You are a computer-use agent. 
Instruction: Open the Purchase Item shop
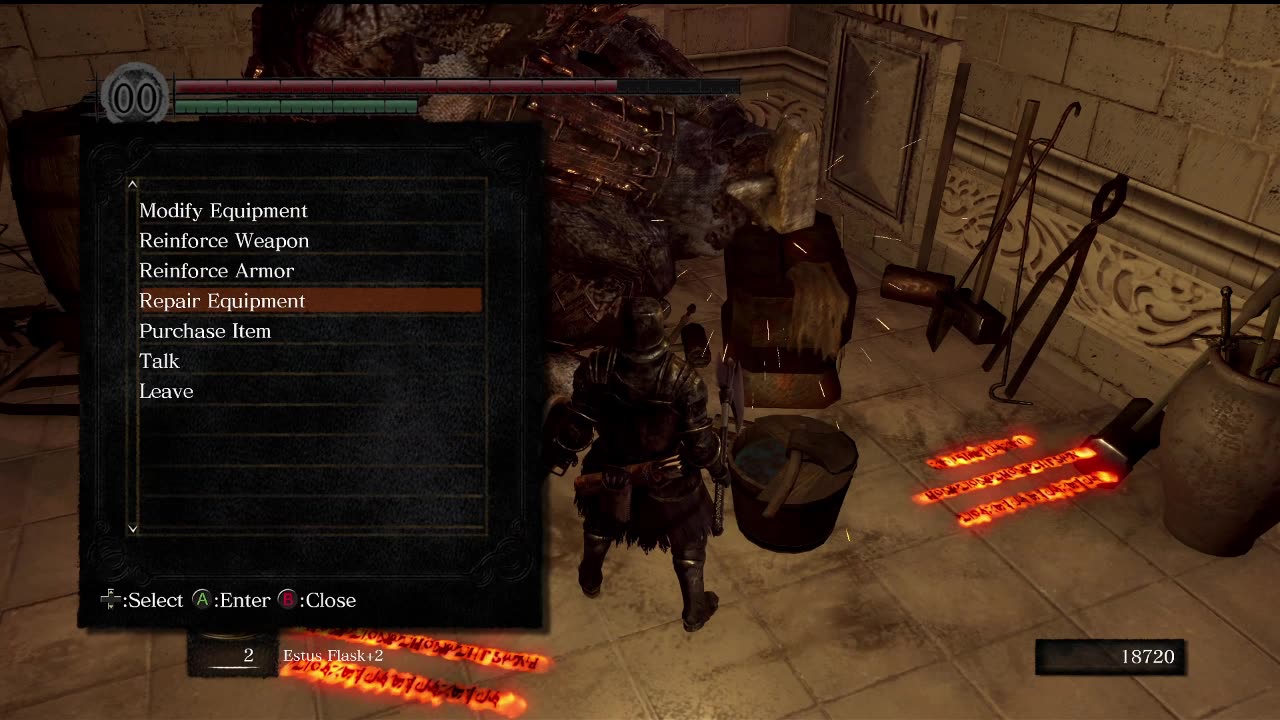coord(205,331)
